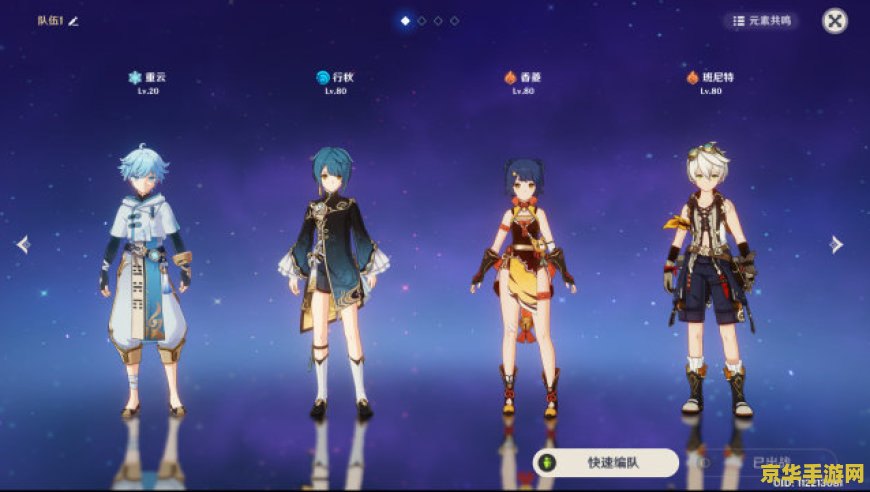The height and width of the screenshot is (492, 870).
Task: Rename the team with the pencil icon
Action: click(73, 20)
